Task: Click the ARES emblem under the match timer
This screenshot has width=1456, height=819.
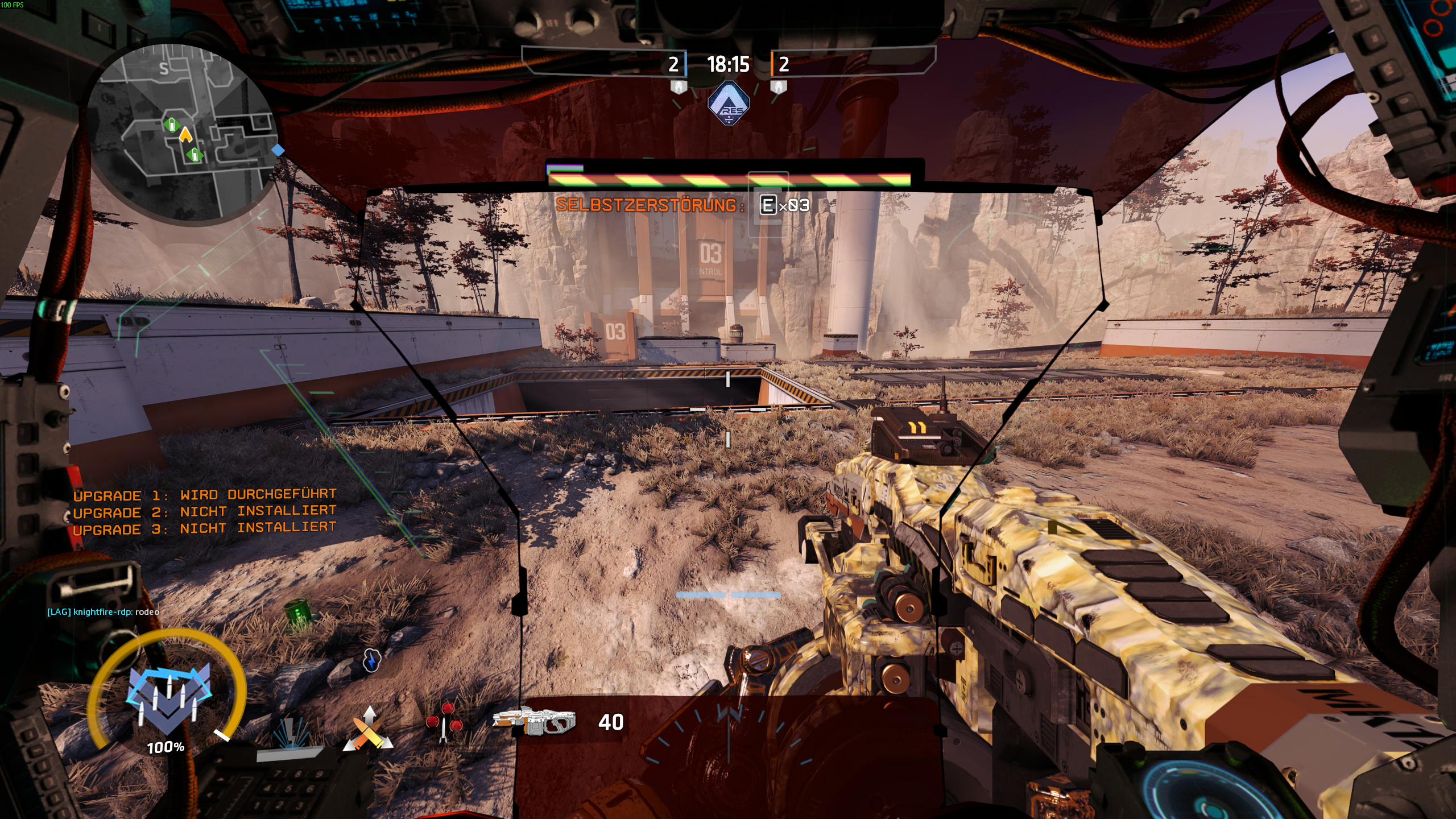Action: (729, 104)
